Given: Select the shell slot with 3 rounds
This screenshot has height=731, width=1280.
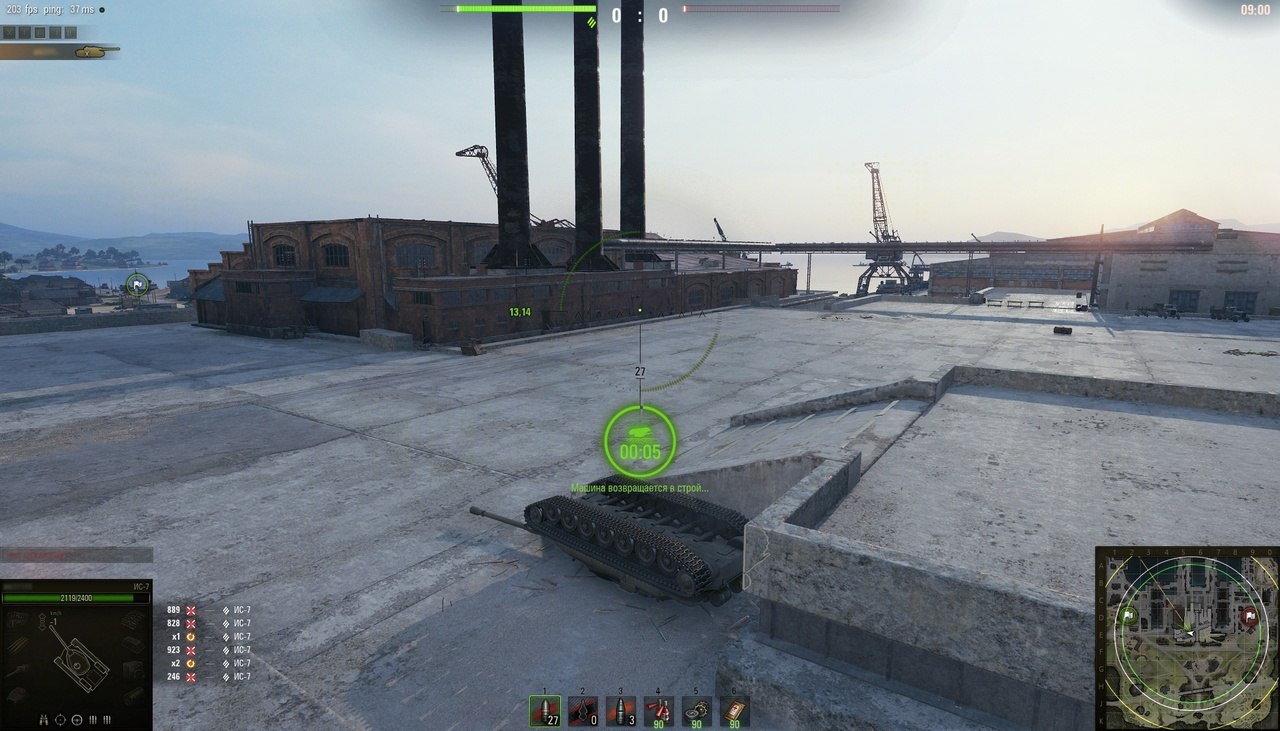Looking at the screenshot, I should point(621,711).
